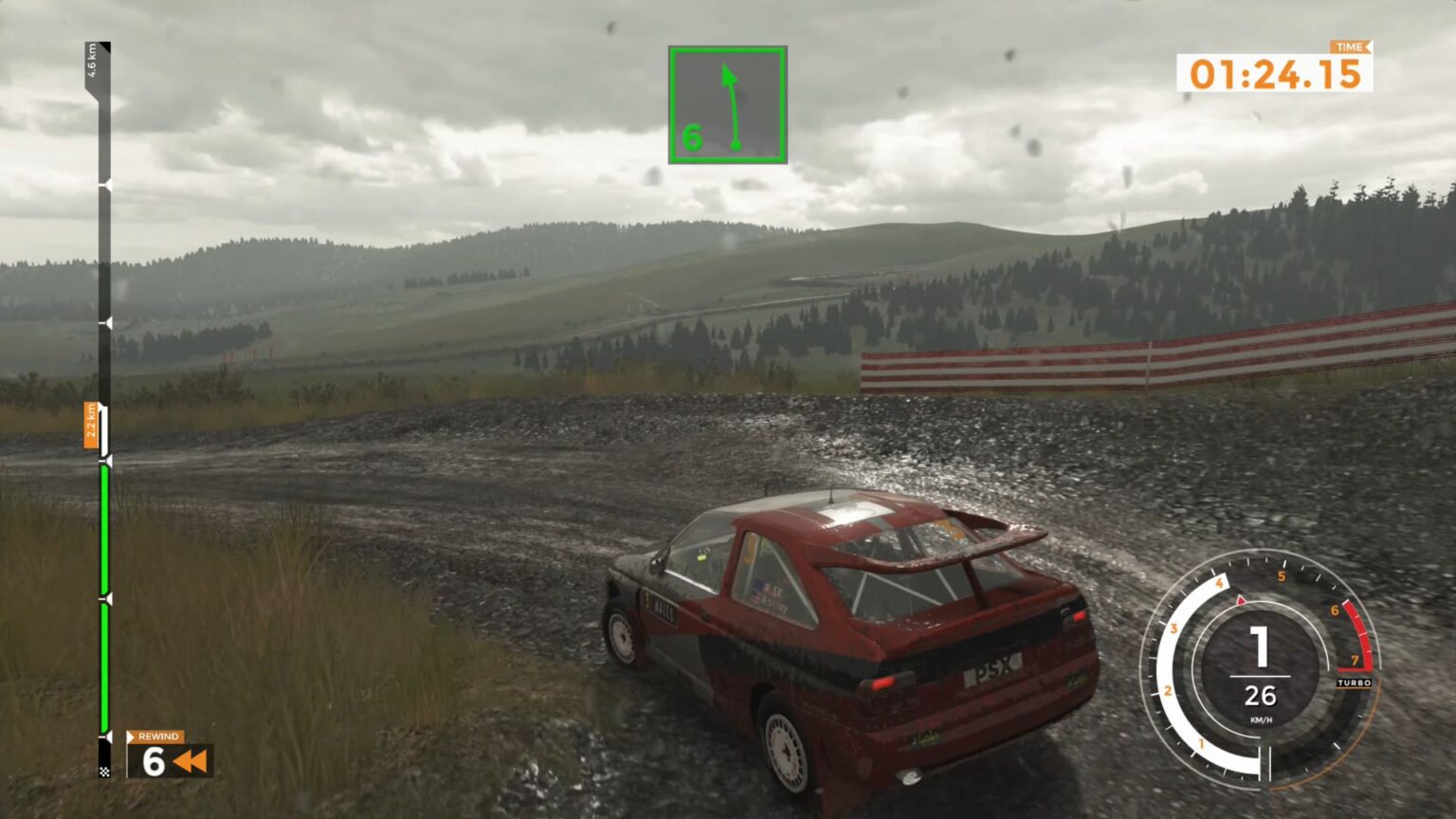Select the pacenote arrow indicator box
The image size is (1456, 819).
click(727, 104)
